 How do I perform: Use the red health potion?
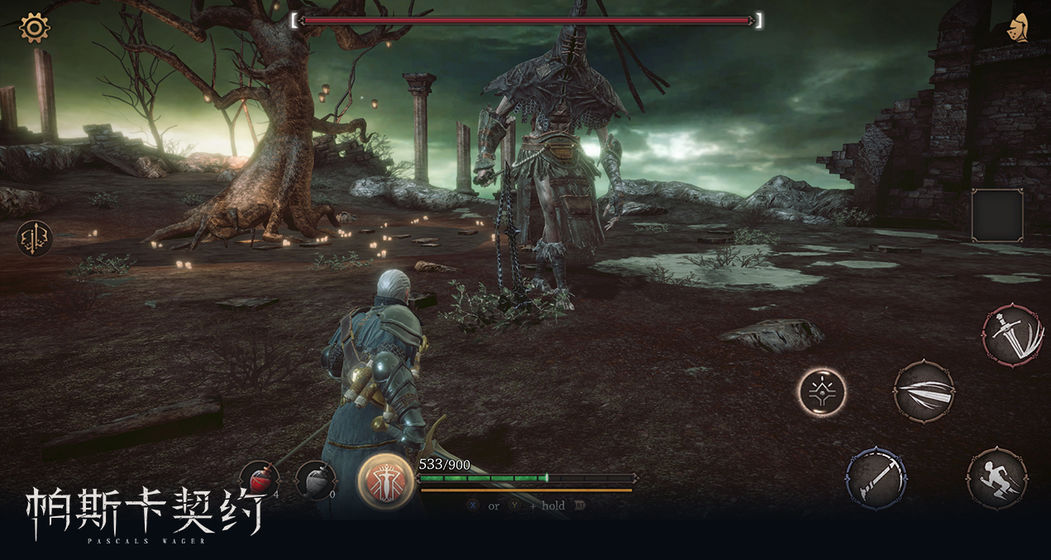pyautogui.click(x=258, y=480)
